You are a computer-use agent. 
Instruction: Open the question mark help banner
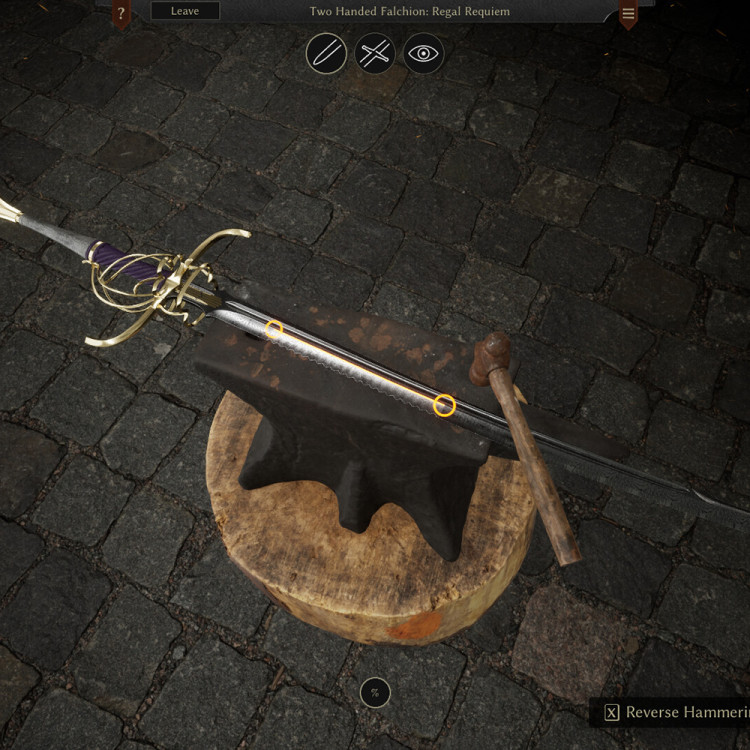point(121,14)
